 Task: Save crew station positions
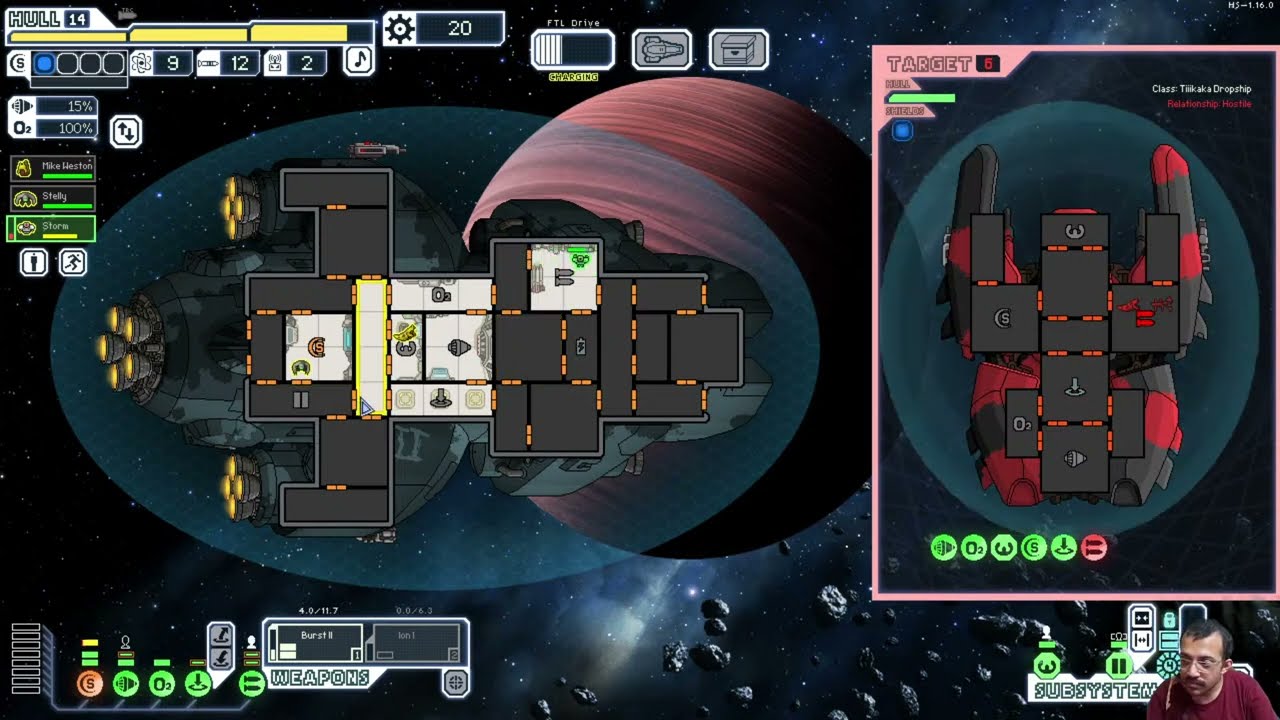click(x=34, y=262)
